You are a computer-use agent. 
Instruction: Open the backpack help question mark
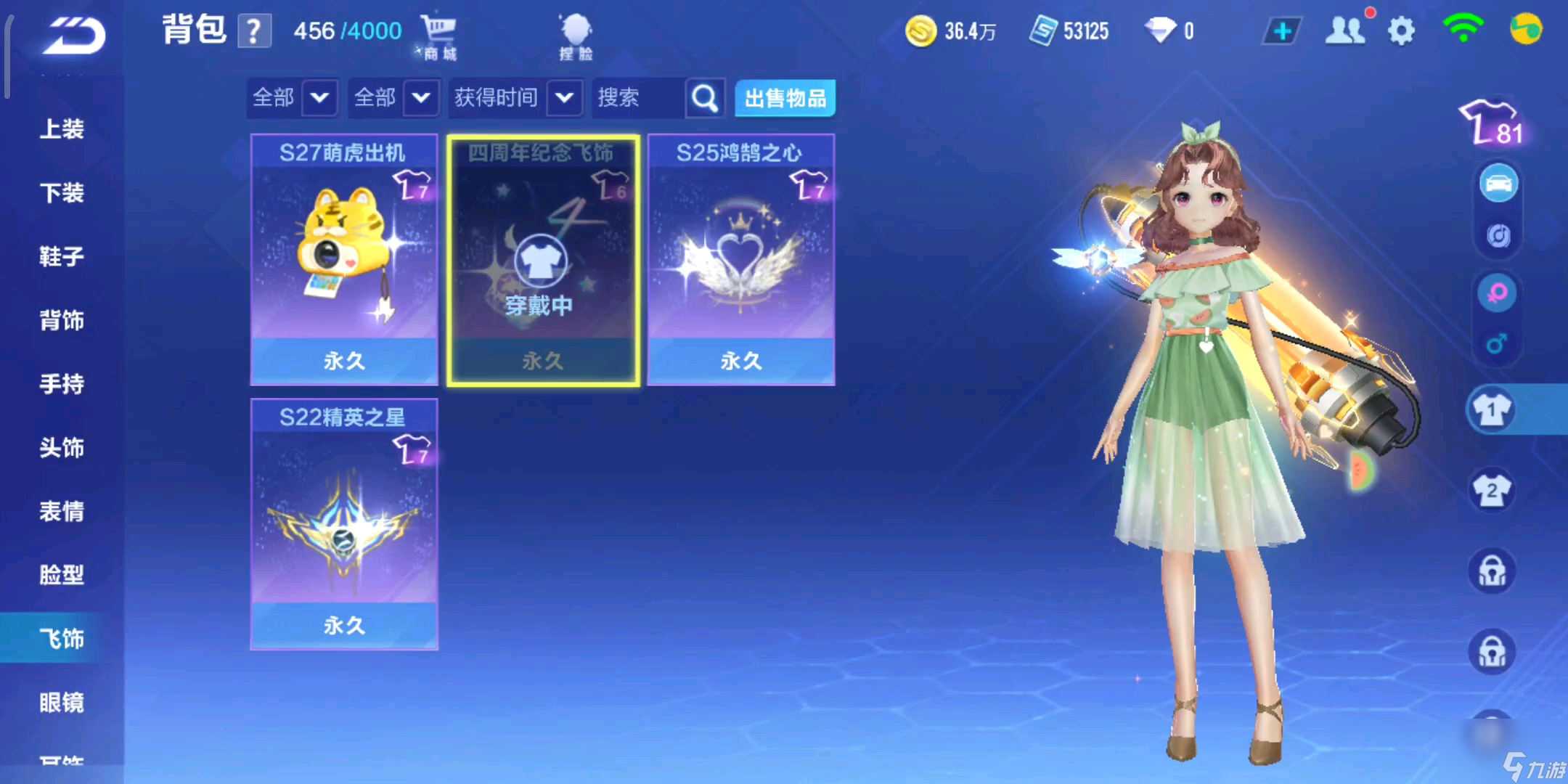253,32
